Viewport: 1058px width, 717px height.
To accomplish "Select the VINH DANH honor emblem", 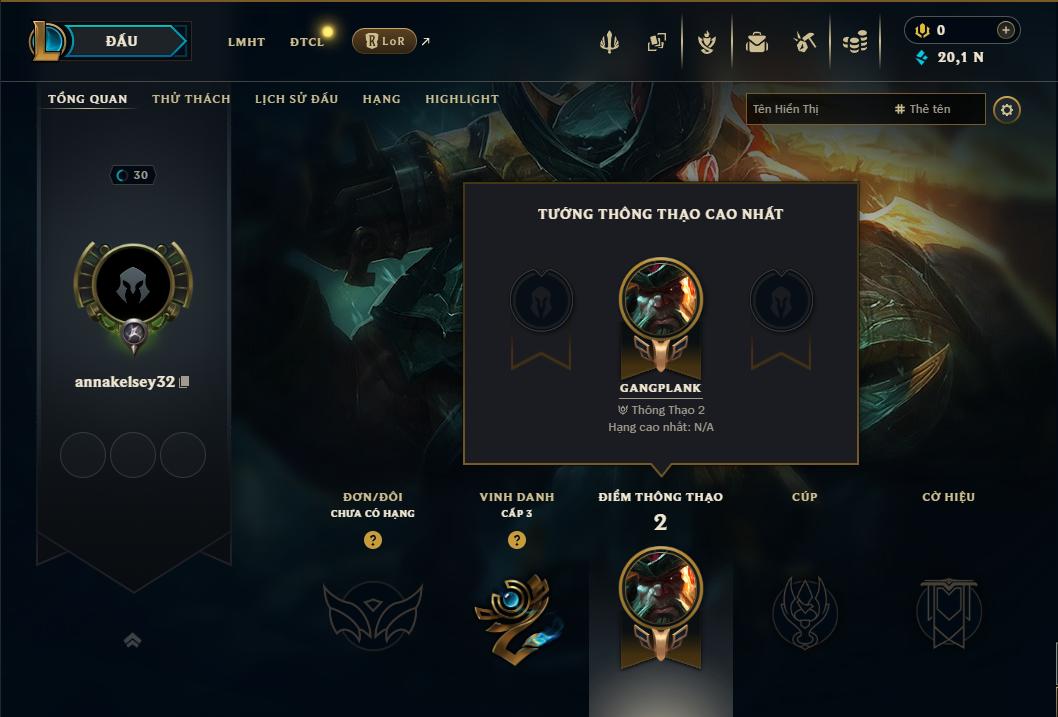I will pos(516,615).
